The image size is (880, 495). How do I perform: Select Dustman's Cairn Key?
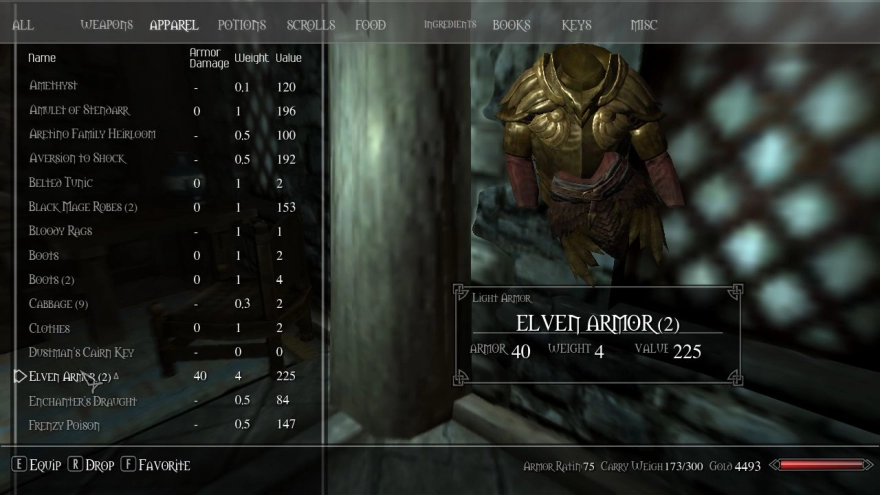coord(81,353)
